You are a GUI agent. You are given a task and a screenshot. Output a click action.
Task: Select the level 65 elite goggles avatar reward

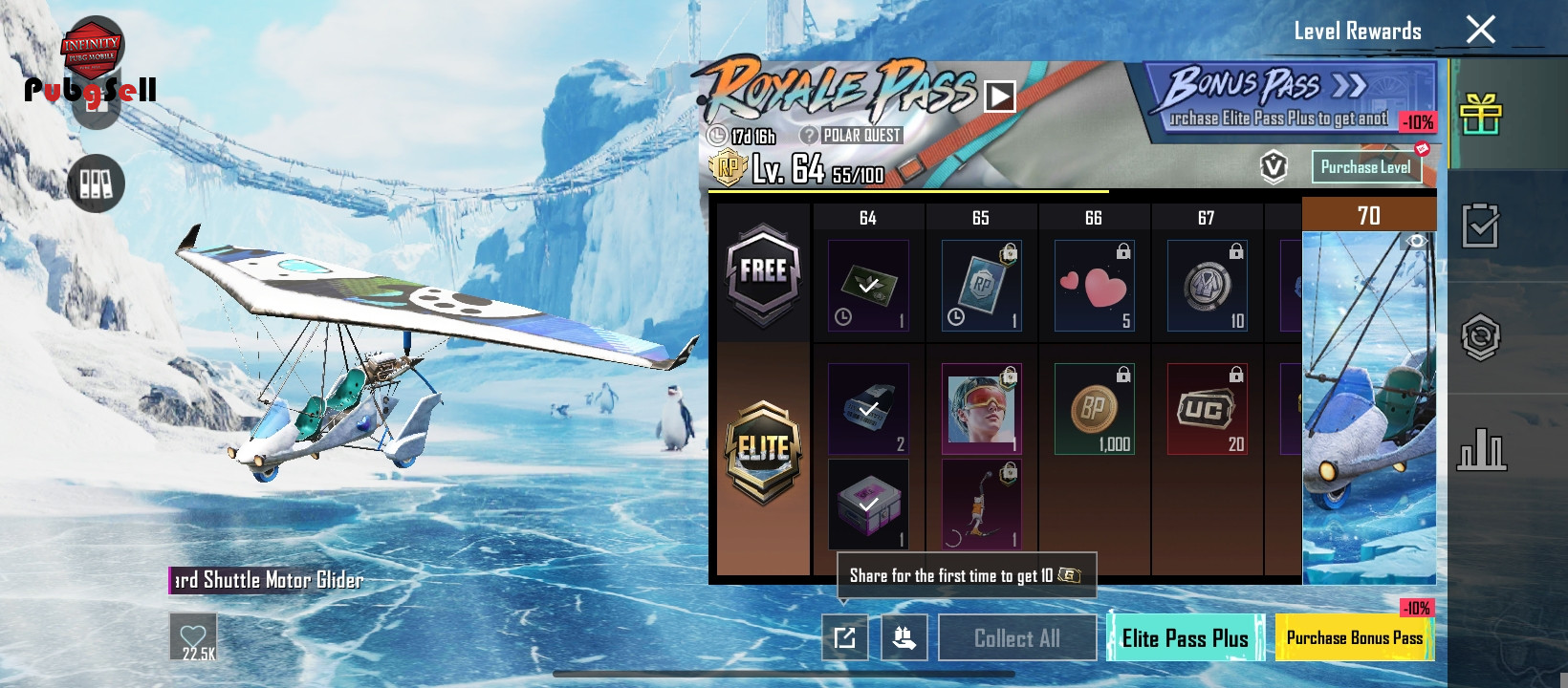[x=981, y=408]
